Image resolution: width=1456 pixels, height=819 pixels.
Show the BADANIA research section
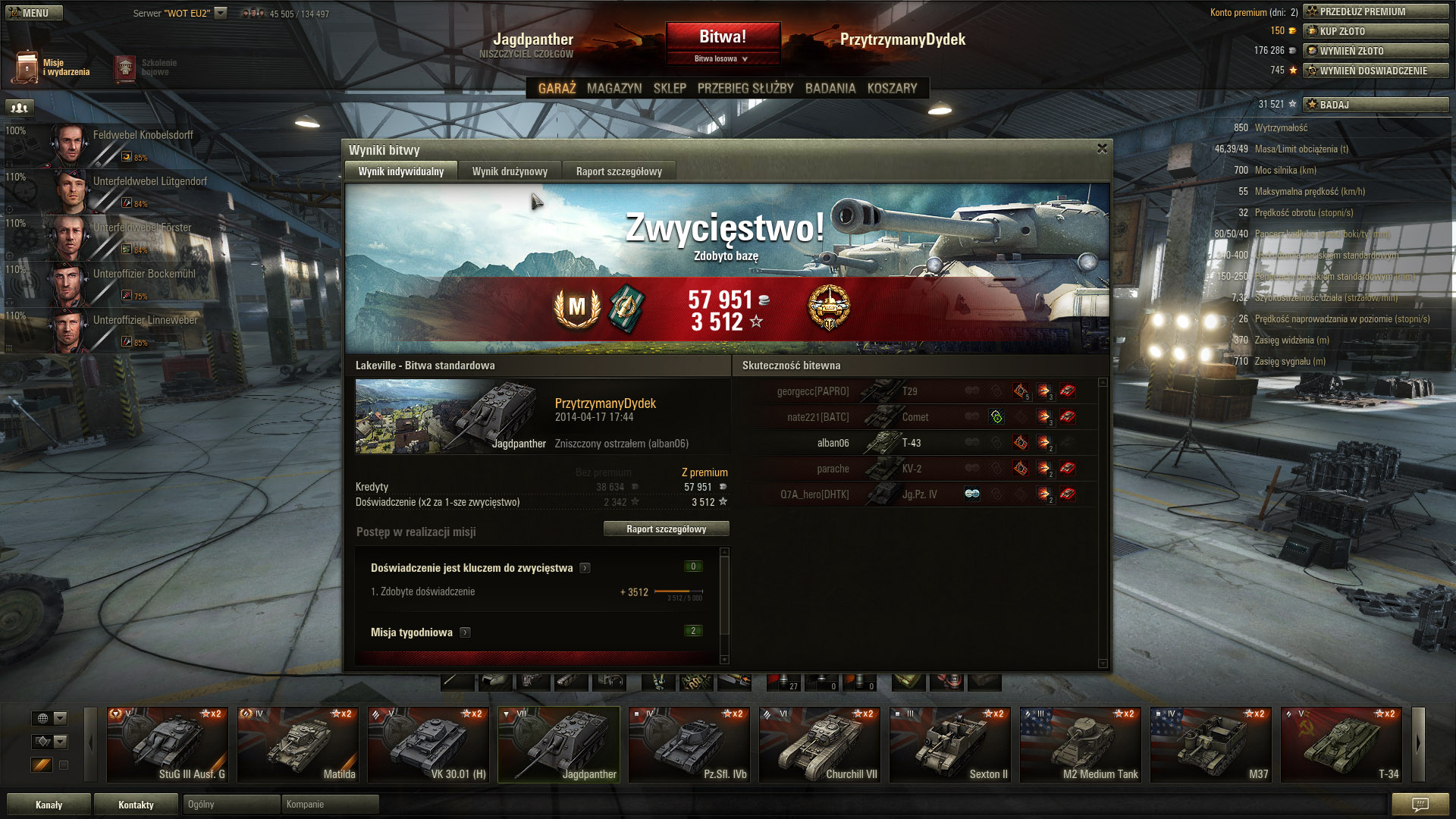tap(830, 88)
